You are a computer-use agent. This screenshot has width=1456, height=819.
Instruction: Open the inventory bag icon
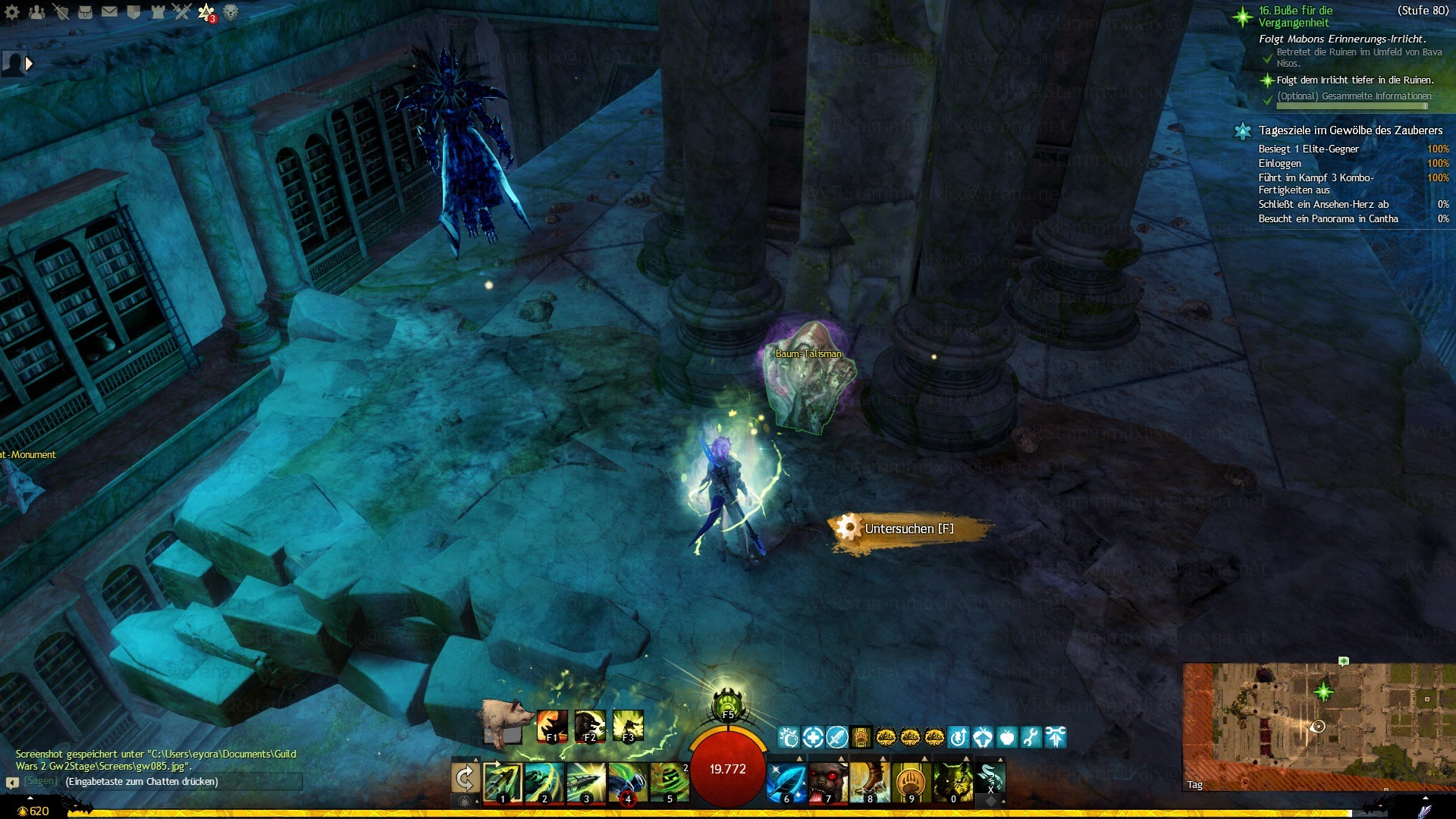[x=85, y=12]
